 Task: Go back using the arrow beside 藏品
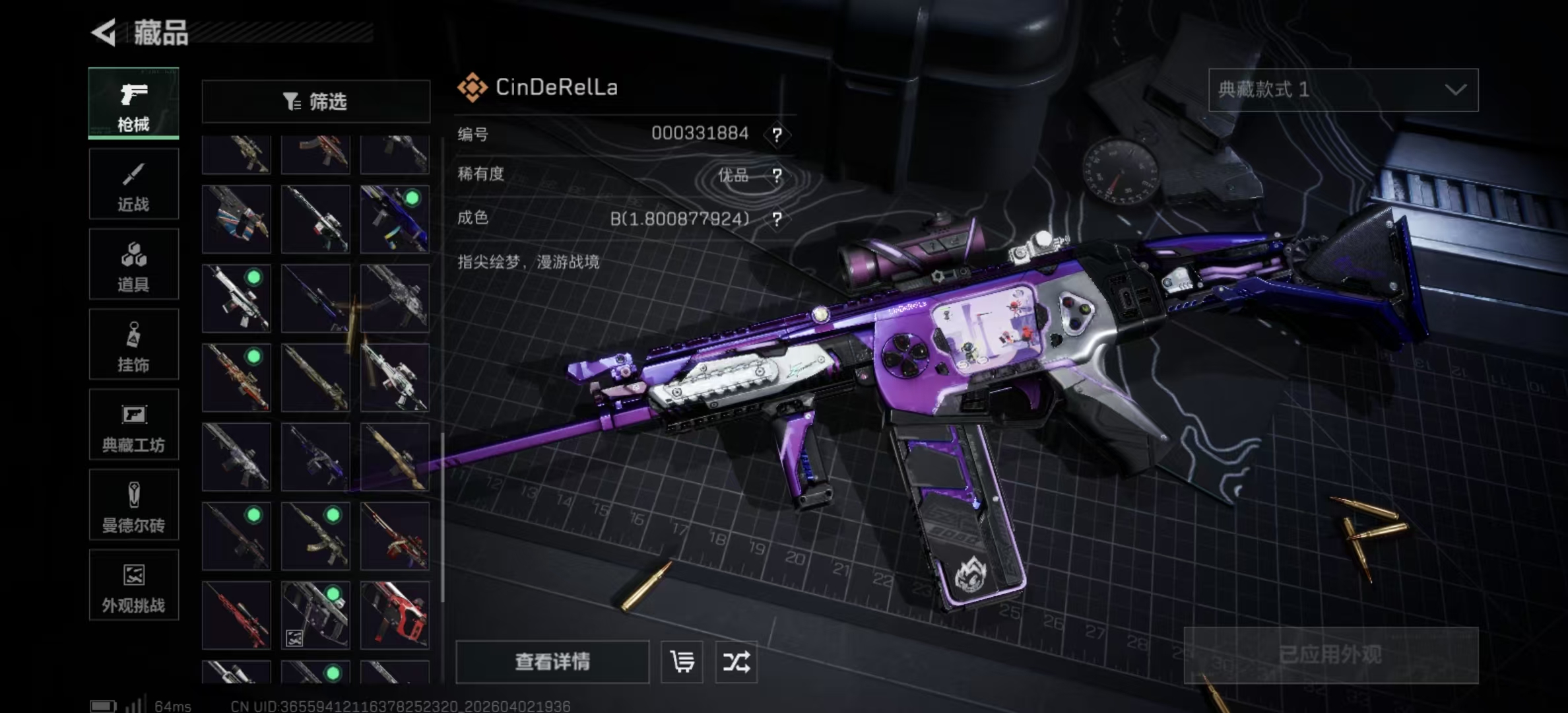pyautogui.click(x=104, y=32)
